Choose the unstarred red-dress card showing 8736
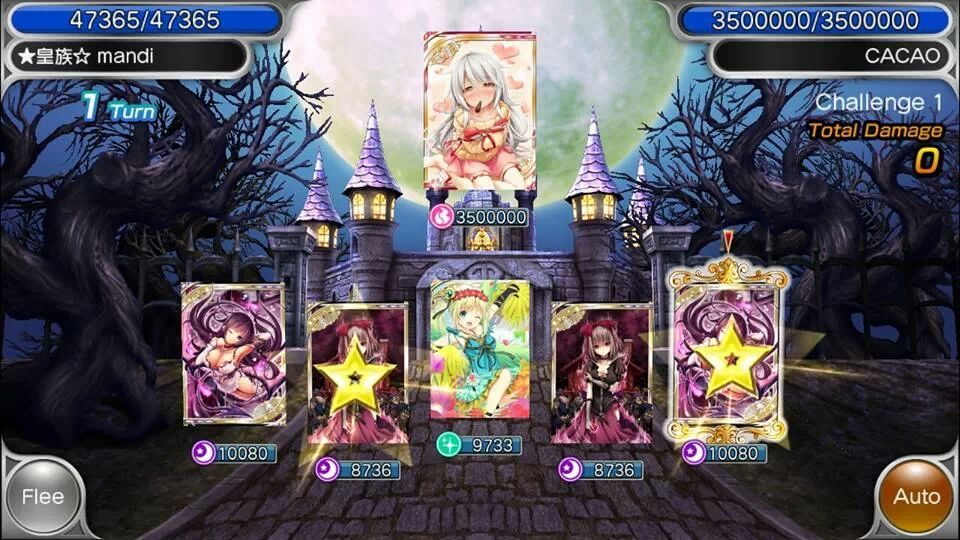Screen dimensions: 960x540 601,374
